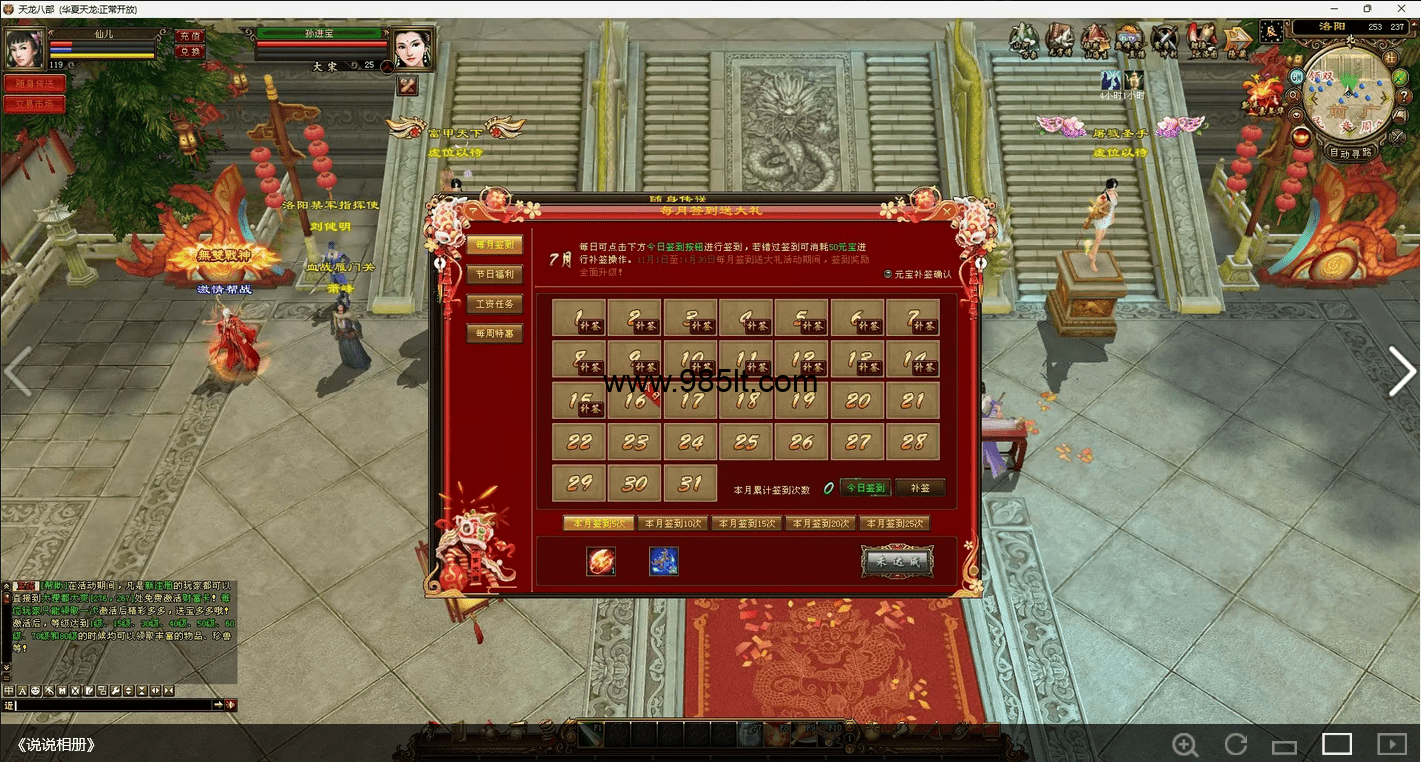Close the monthly sign-in window
This screenshot has width=1421, height=762.
947,211
